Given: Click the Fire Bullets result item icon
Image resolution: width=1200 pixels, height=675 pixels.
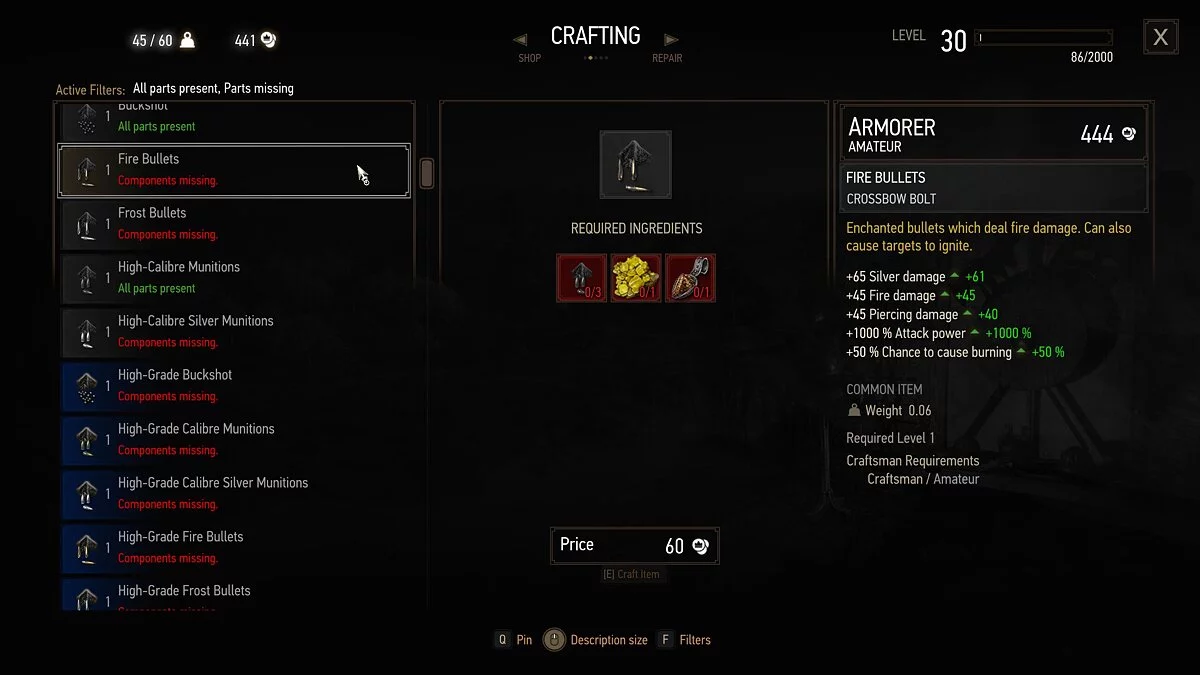Looking at the screenshot, I should [636, 165].
